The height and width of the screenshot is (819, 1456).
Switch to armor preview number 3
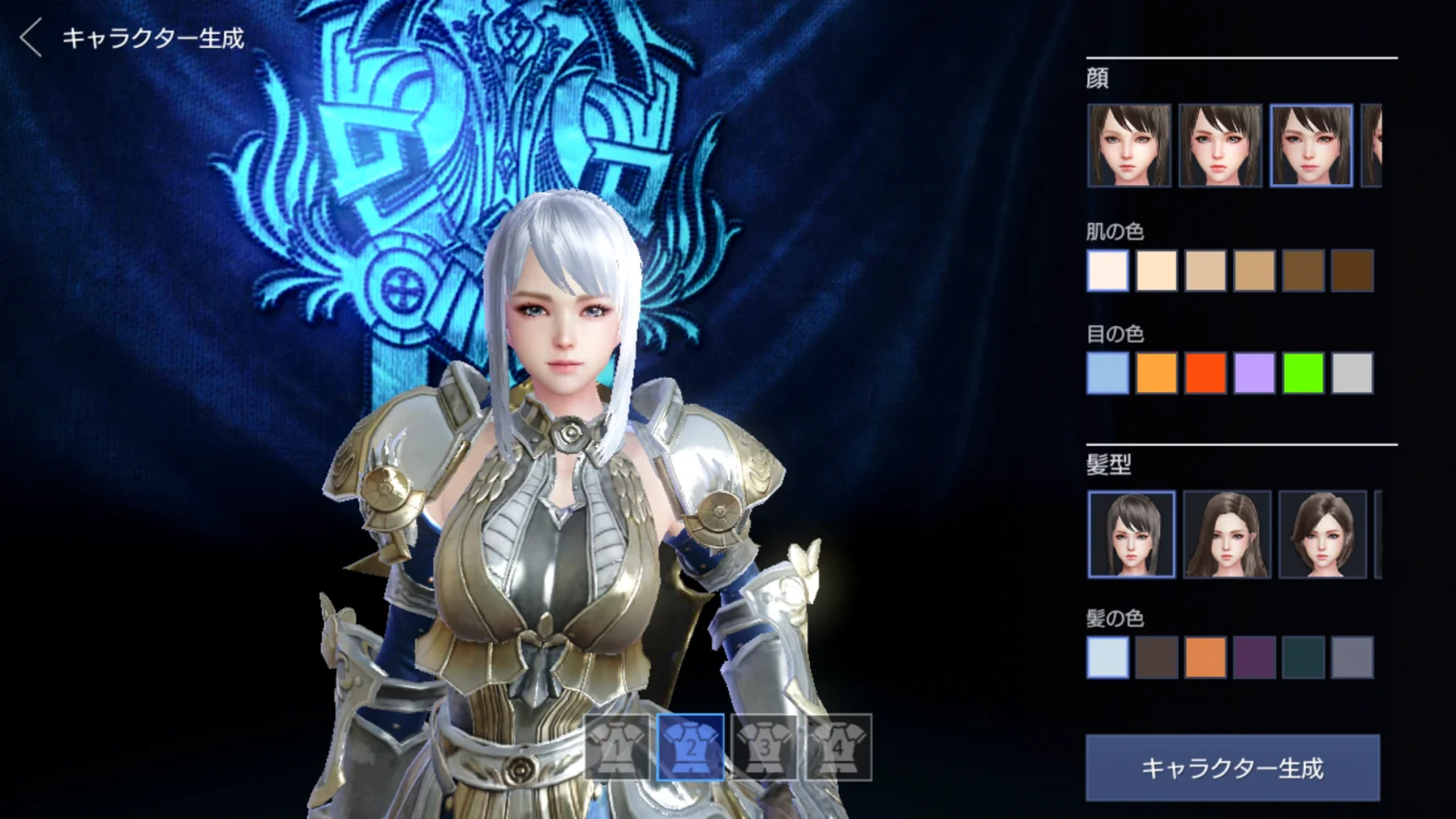coord(765,747)
